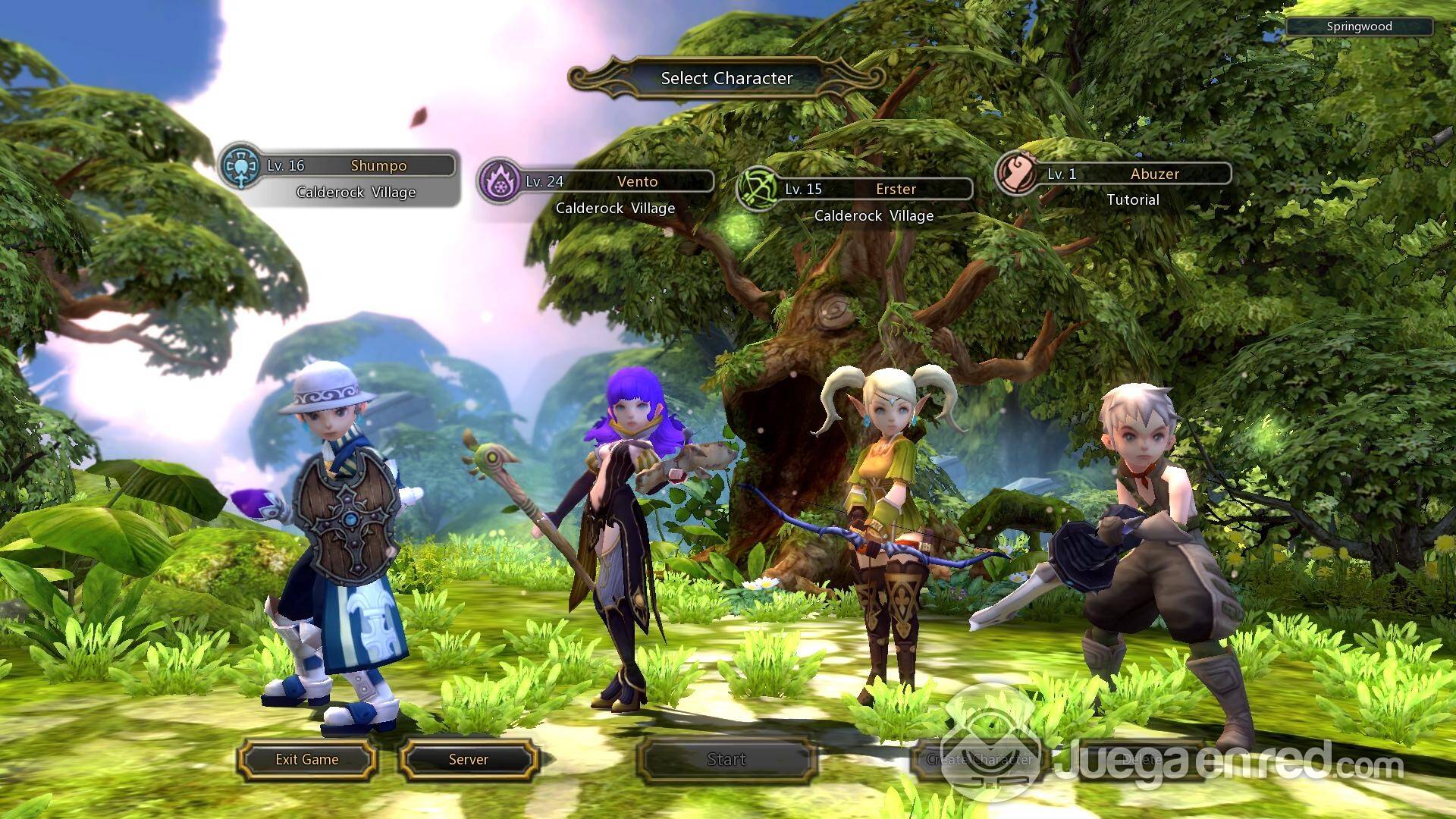
Task: Start the game with selected character
Action: tap(726, 760)
